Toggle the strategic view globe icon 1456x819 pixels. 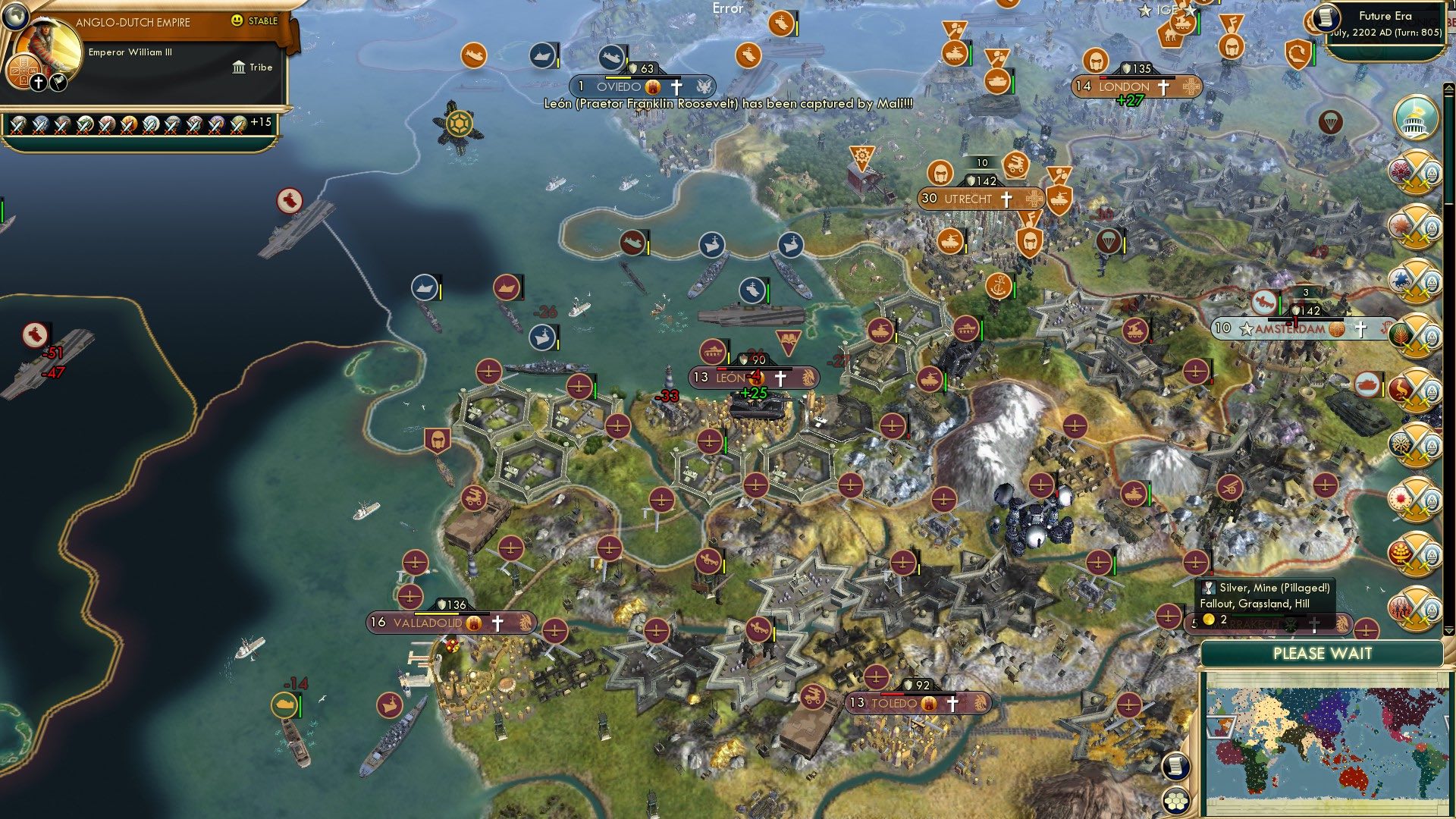pos(15,17)
